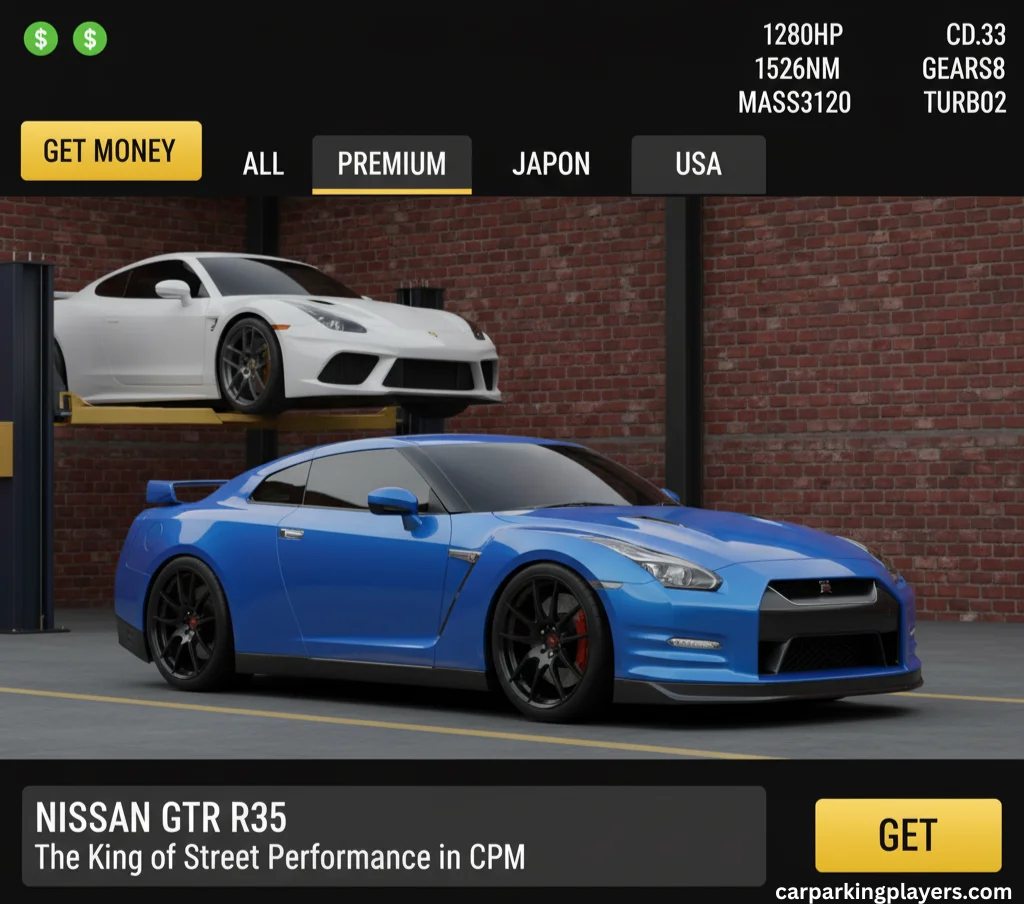Select the PREMIUM category tab
Image resolution: width=1024 pixels, height=904 pixels.
pyautogui.click(x=392, y=164)
